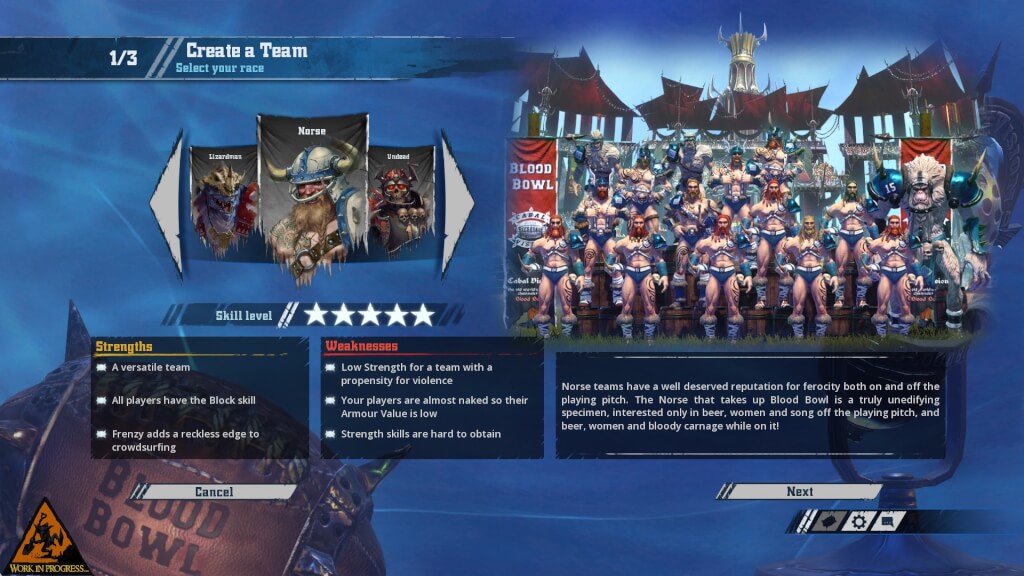The width and height of the screenshot is (1024, 576).
Task: Cancel team creation
Action: [x=214, y=492]
